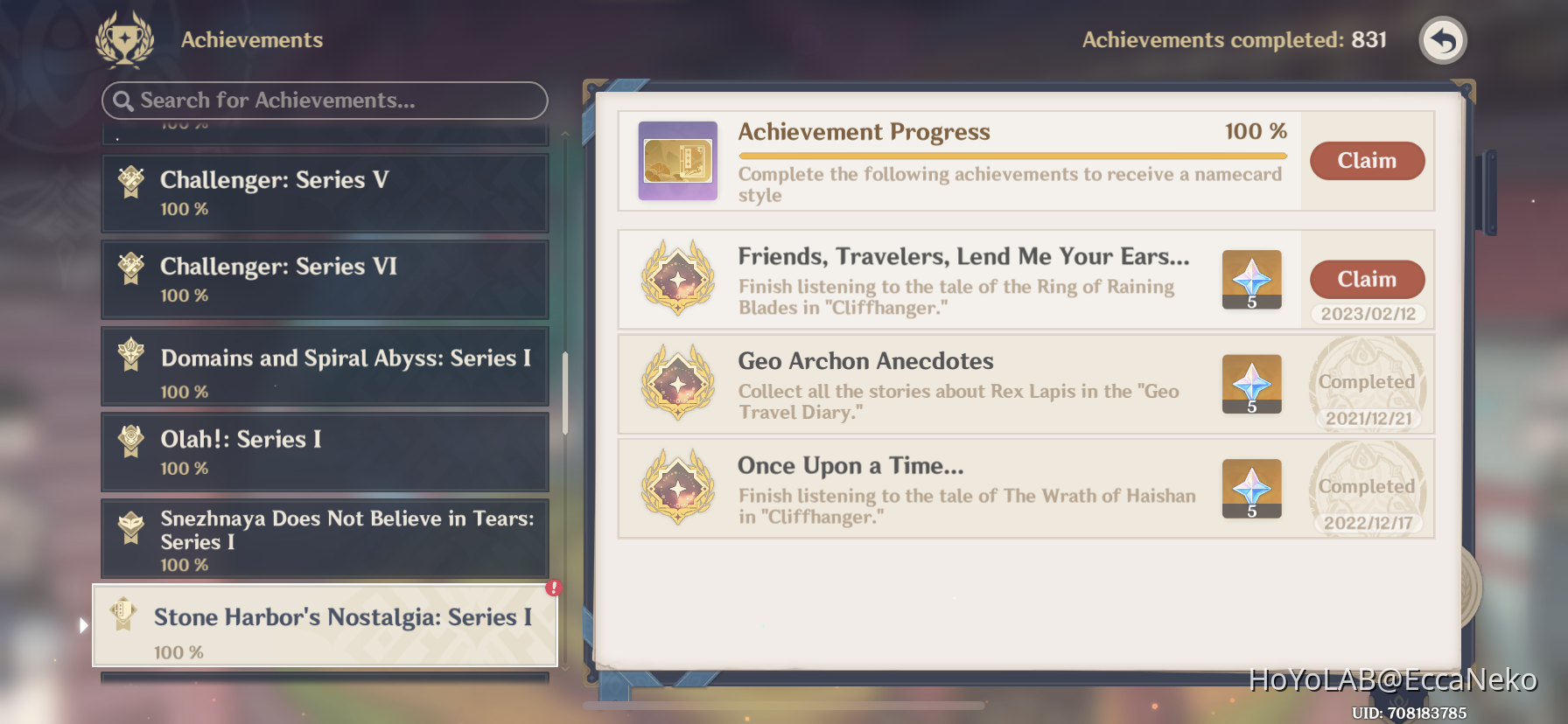
Task: Select the Domains and Spiral Abyss crown icon
Action: pyautogui.click(x=129, y=359)
